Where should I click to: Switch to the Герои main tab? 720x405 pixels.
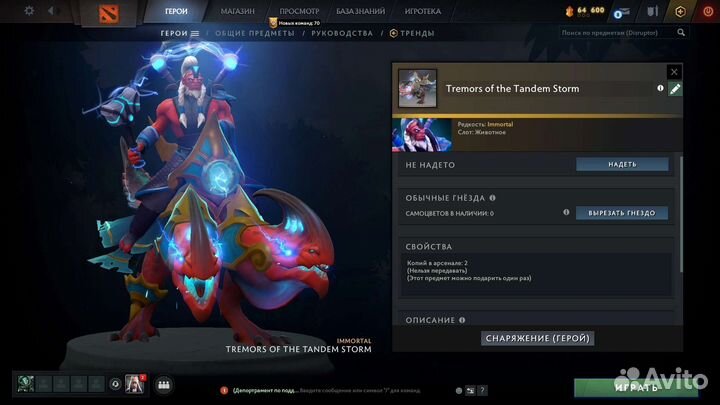176,11
